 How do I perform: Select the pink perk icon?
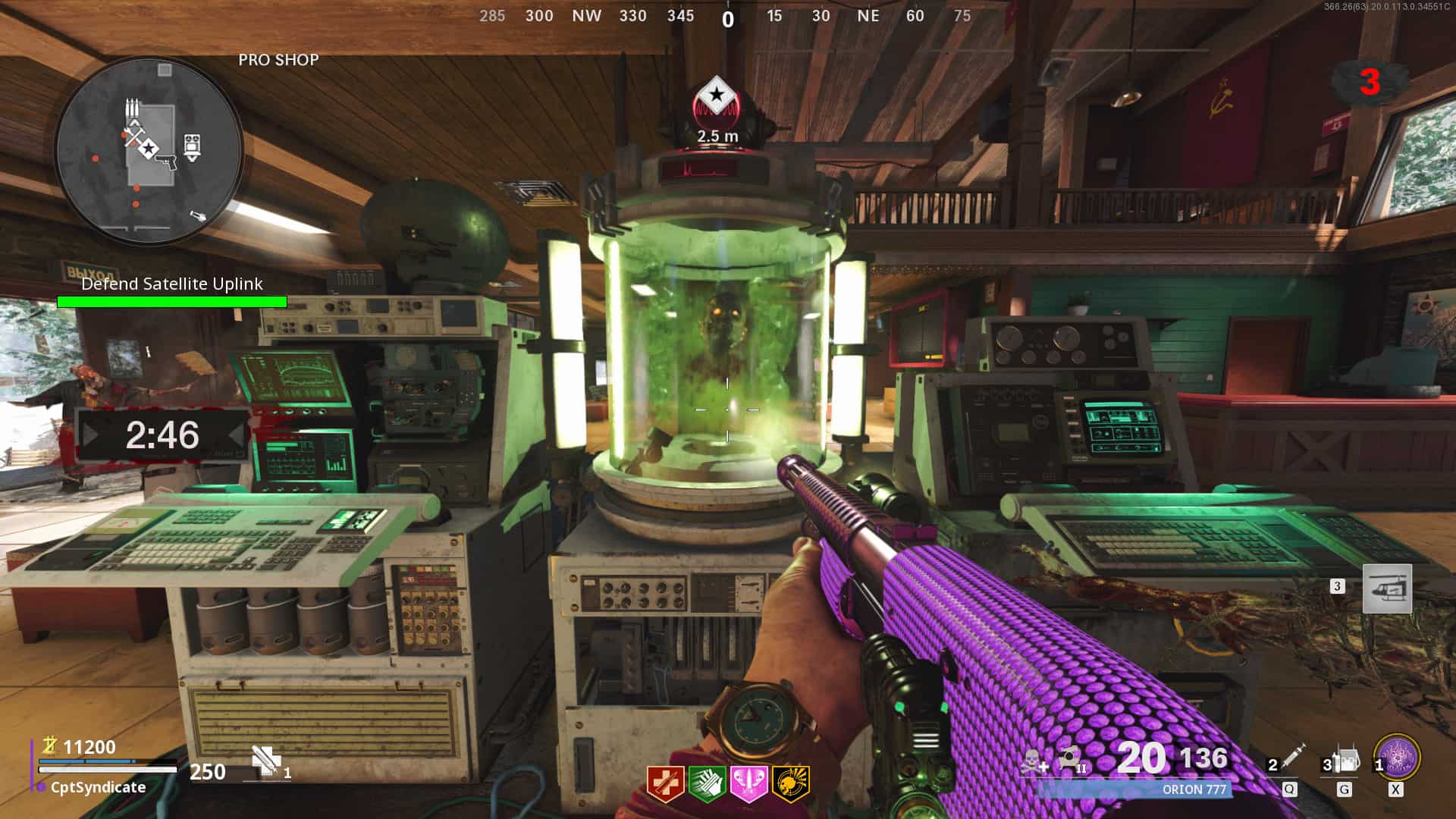748,783
